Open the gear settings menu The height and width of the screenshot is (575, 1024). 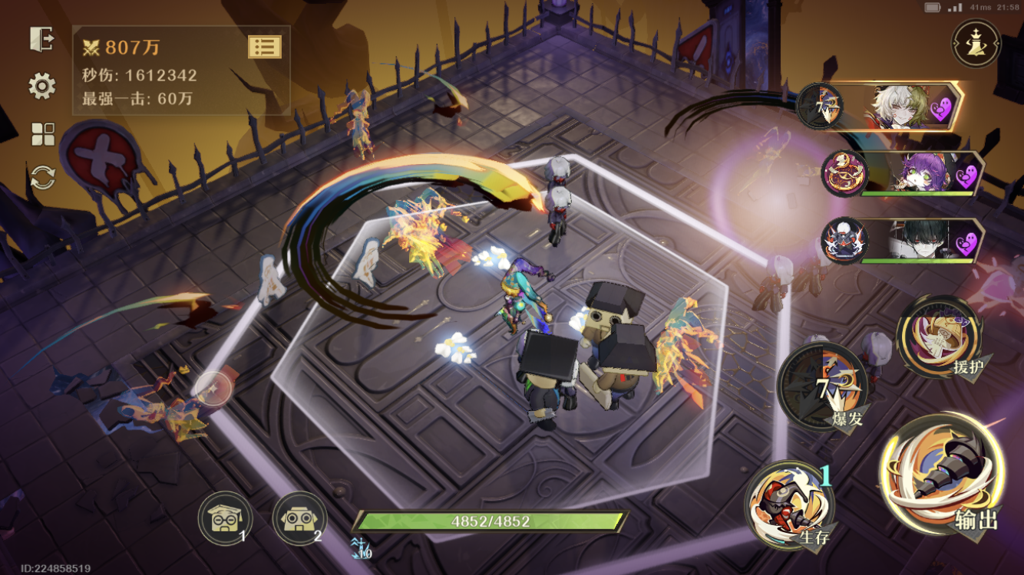click(x=42, y=86)
